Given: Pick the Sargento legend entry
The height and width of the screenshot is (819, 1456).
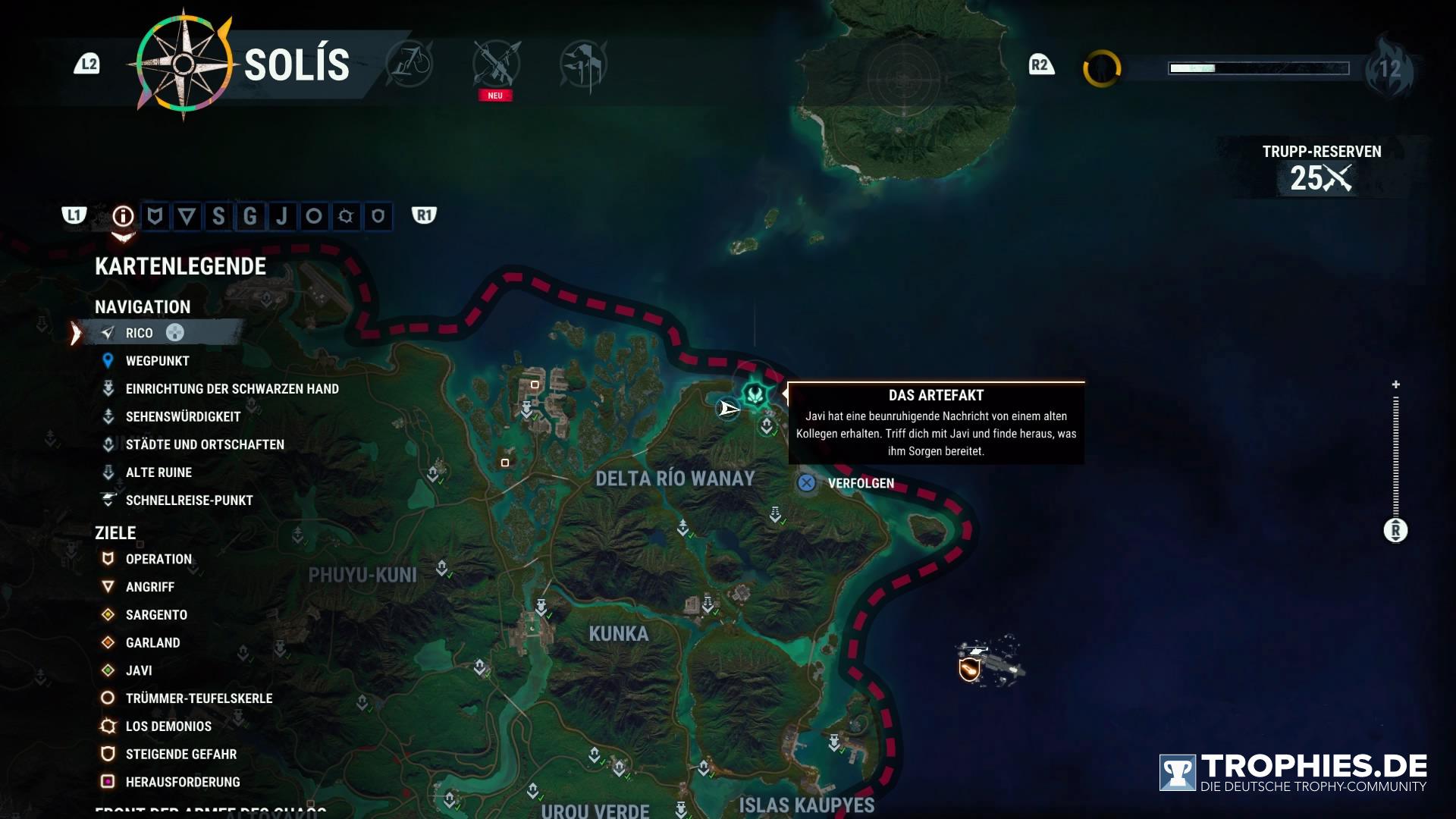Looking at the screenshot, I should click(x=156, y=615).
